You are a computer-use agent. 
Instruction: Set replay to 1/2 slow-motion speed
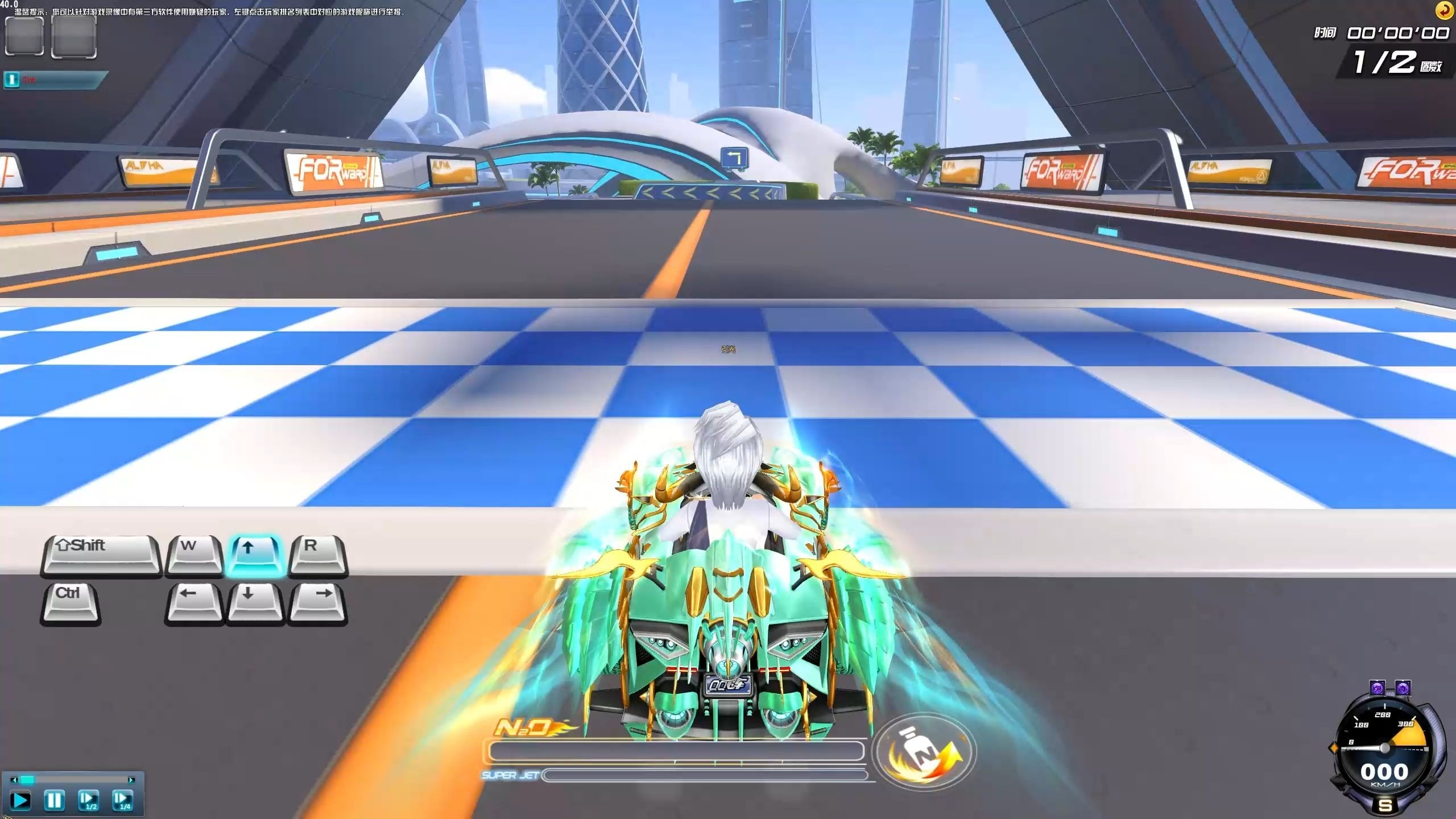(88, 800)
